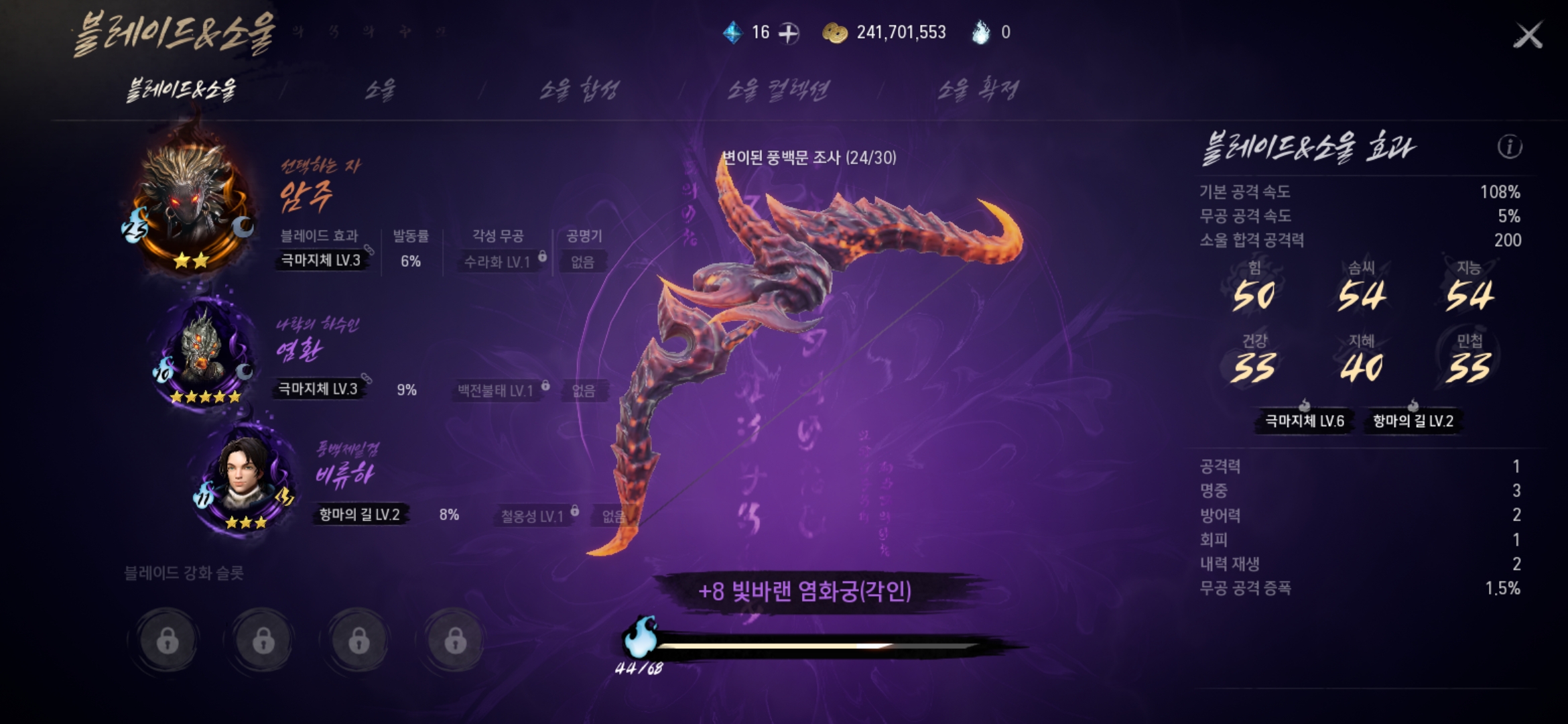Open the 극마지체 LV.6 set effect

point(1304,421)
